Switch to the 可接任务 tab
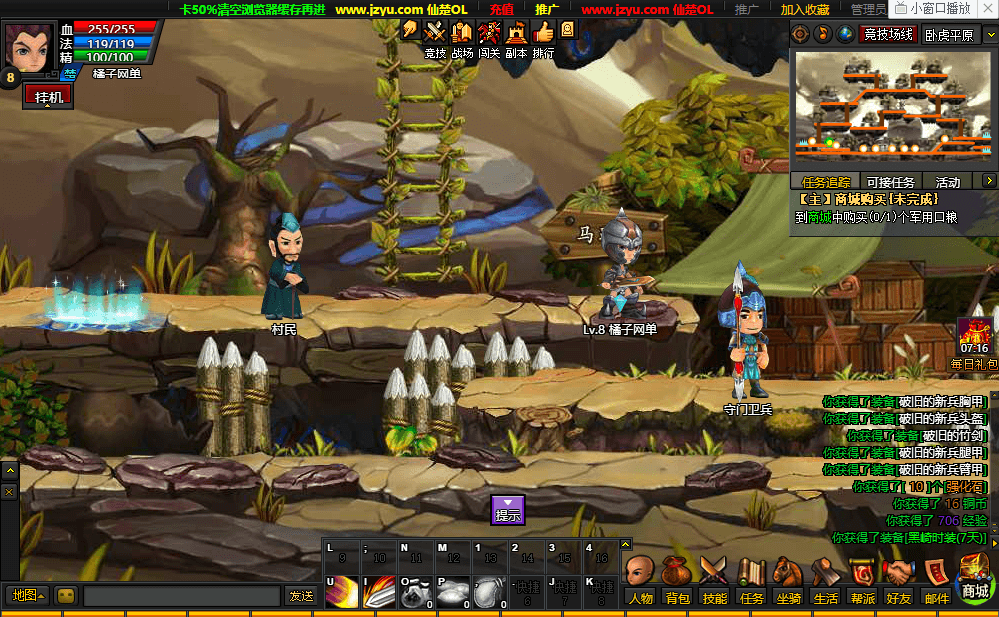This screenshot has width=999, height=617. pyautogui.click(x=890, y=182)
